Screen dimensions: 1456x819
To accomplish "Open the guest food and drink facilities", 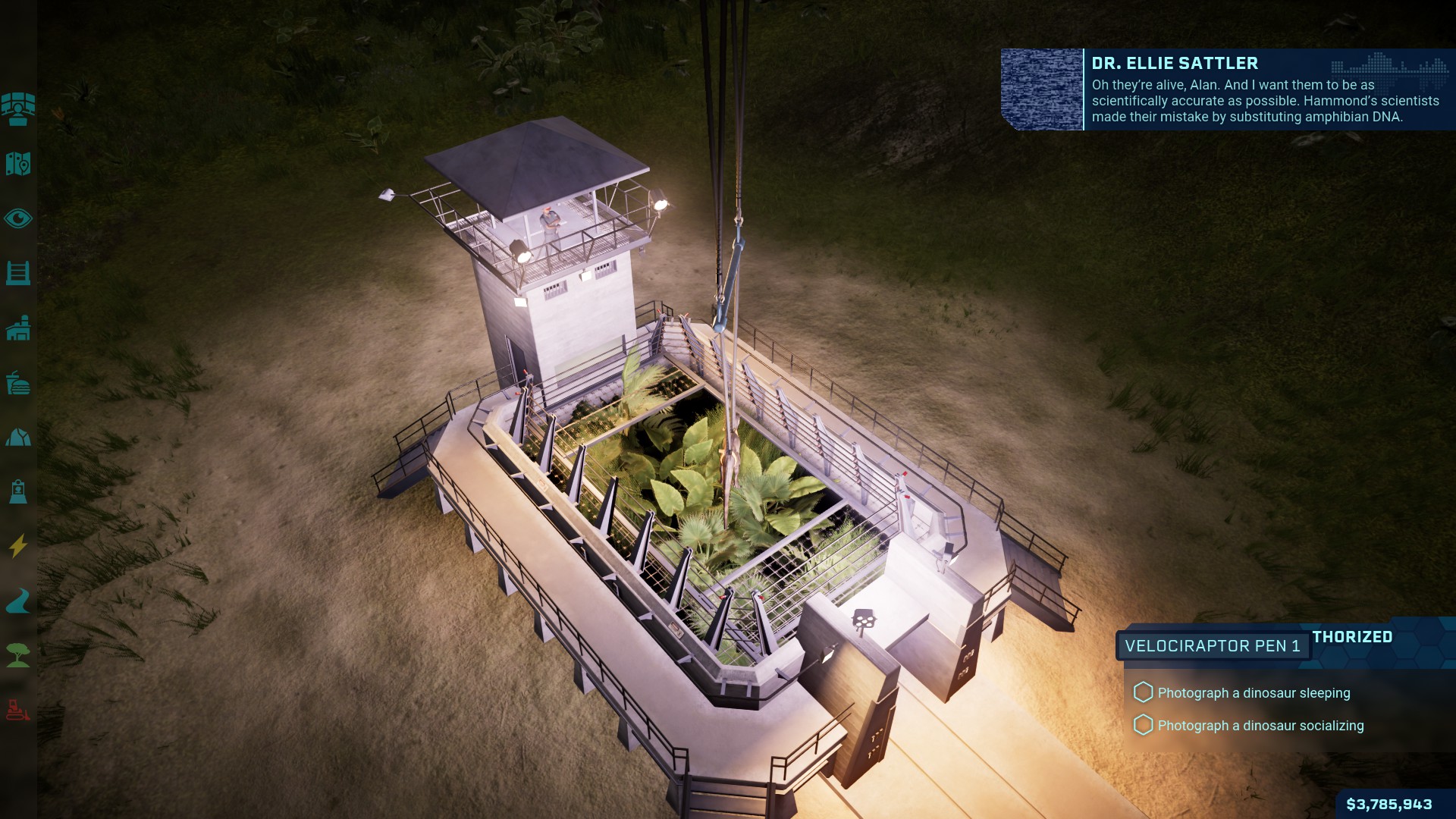I will 18,383.
